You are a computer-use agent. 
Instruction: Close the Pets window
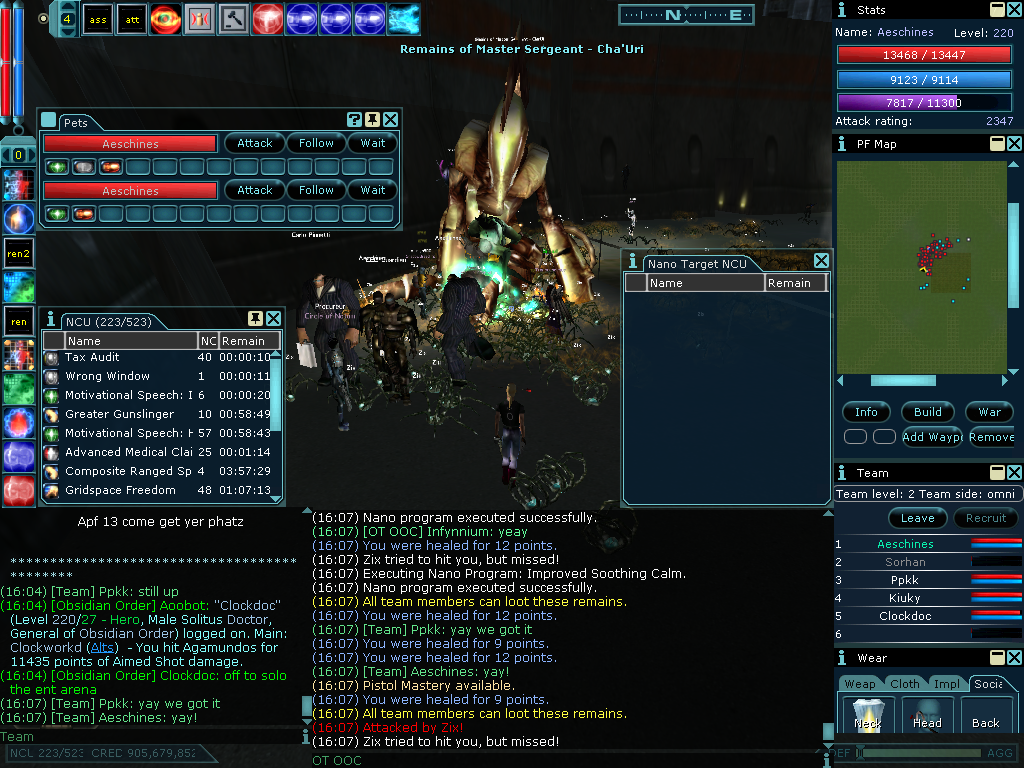[x=391, y=120]
